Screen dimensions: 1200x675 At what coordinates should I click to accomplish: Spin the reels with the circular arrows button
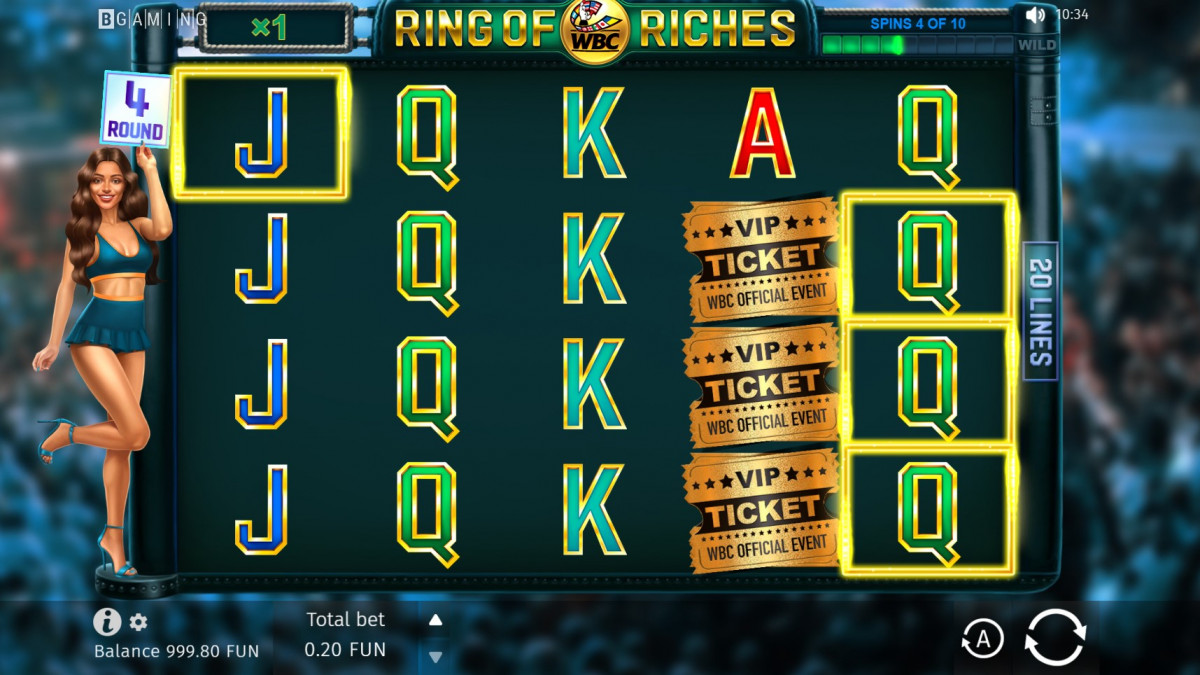click(1055, 637)
